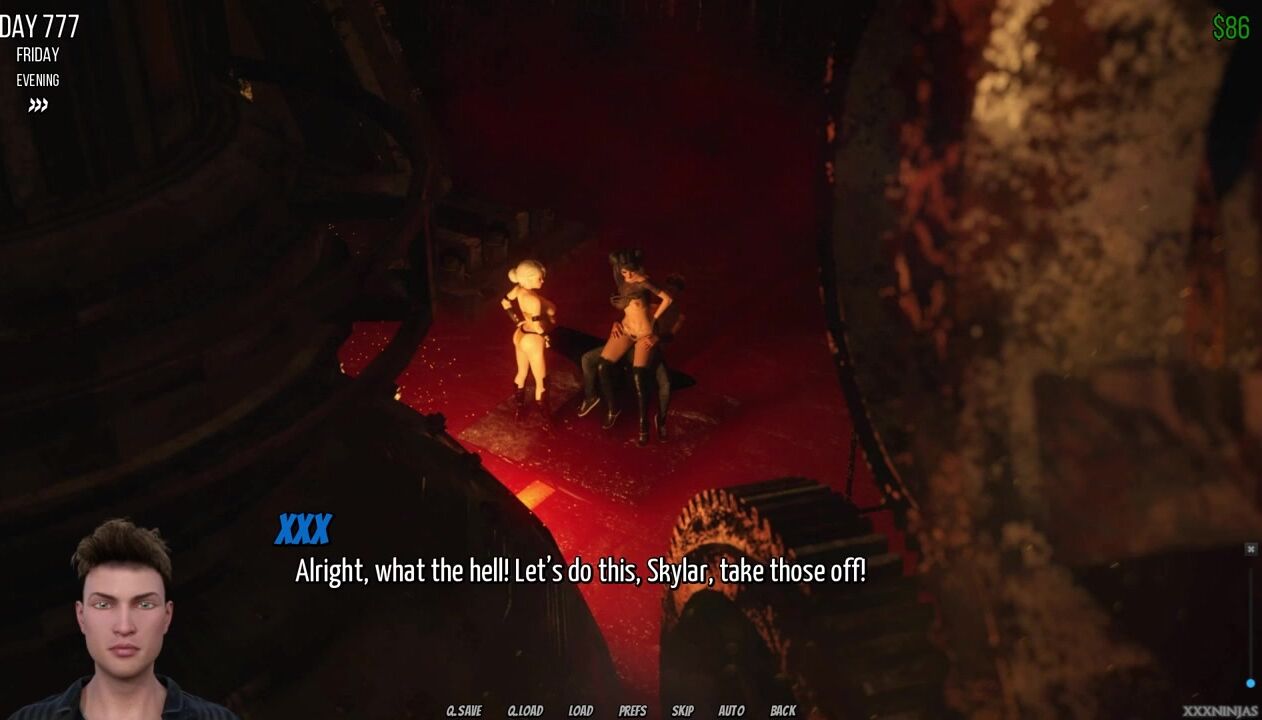Close the vertical slider overlay

(x=1250, y=549)
